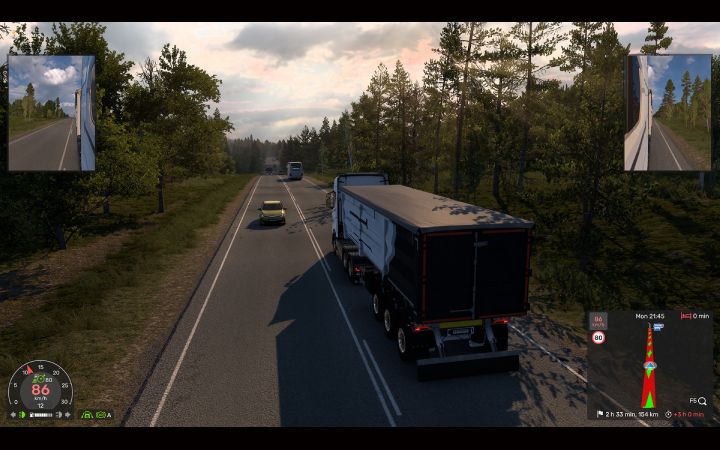Select the right side mirror view
This screenshot has width=720, height=450.
pos(668,113)
